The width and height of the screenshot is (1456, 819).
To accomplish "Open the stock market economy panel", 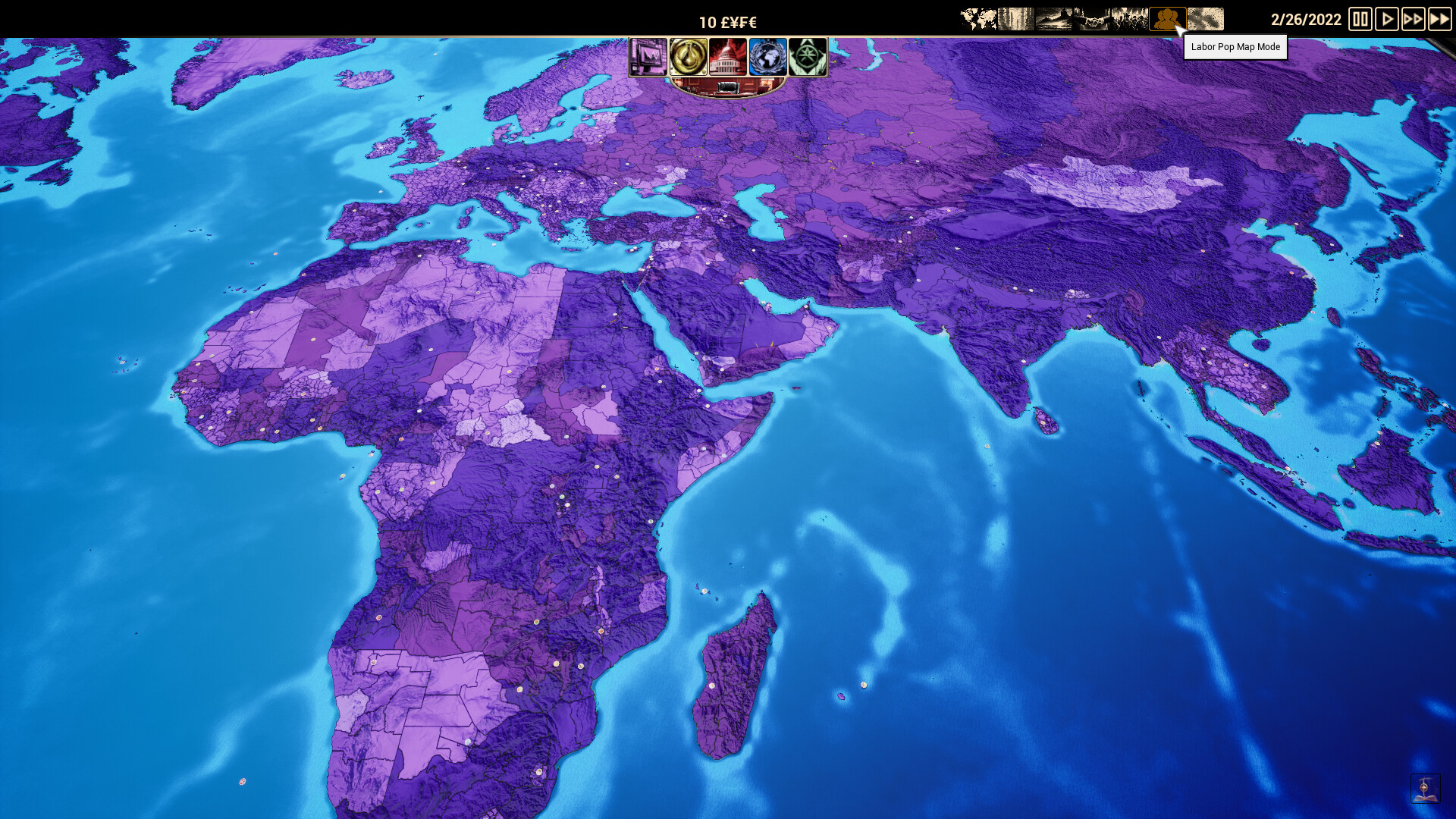I will [650, 56].
